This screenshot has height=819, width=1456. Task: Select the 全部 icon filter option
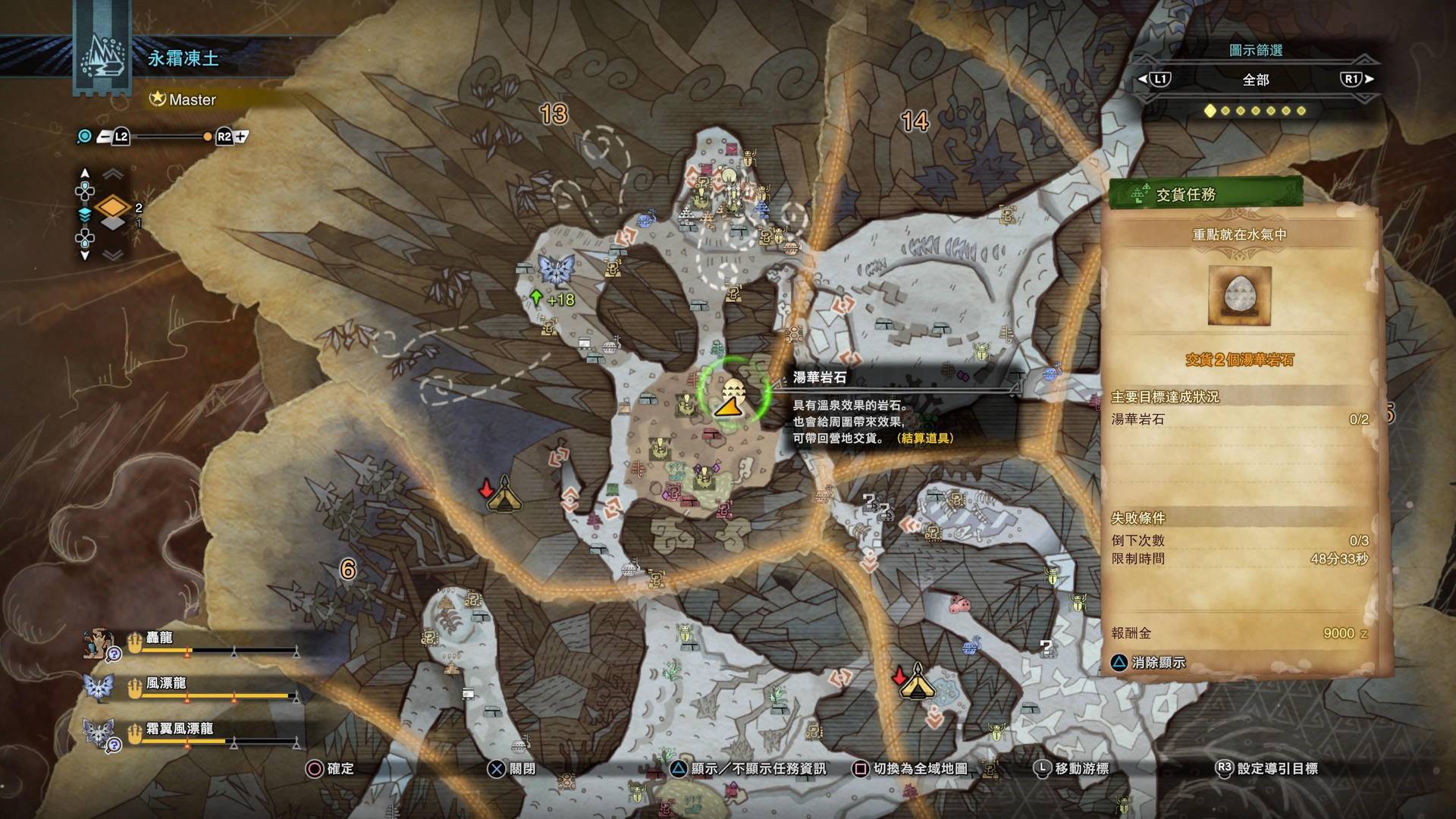click(x=1255, y=80)
